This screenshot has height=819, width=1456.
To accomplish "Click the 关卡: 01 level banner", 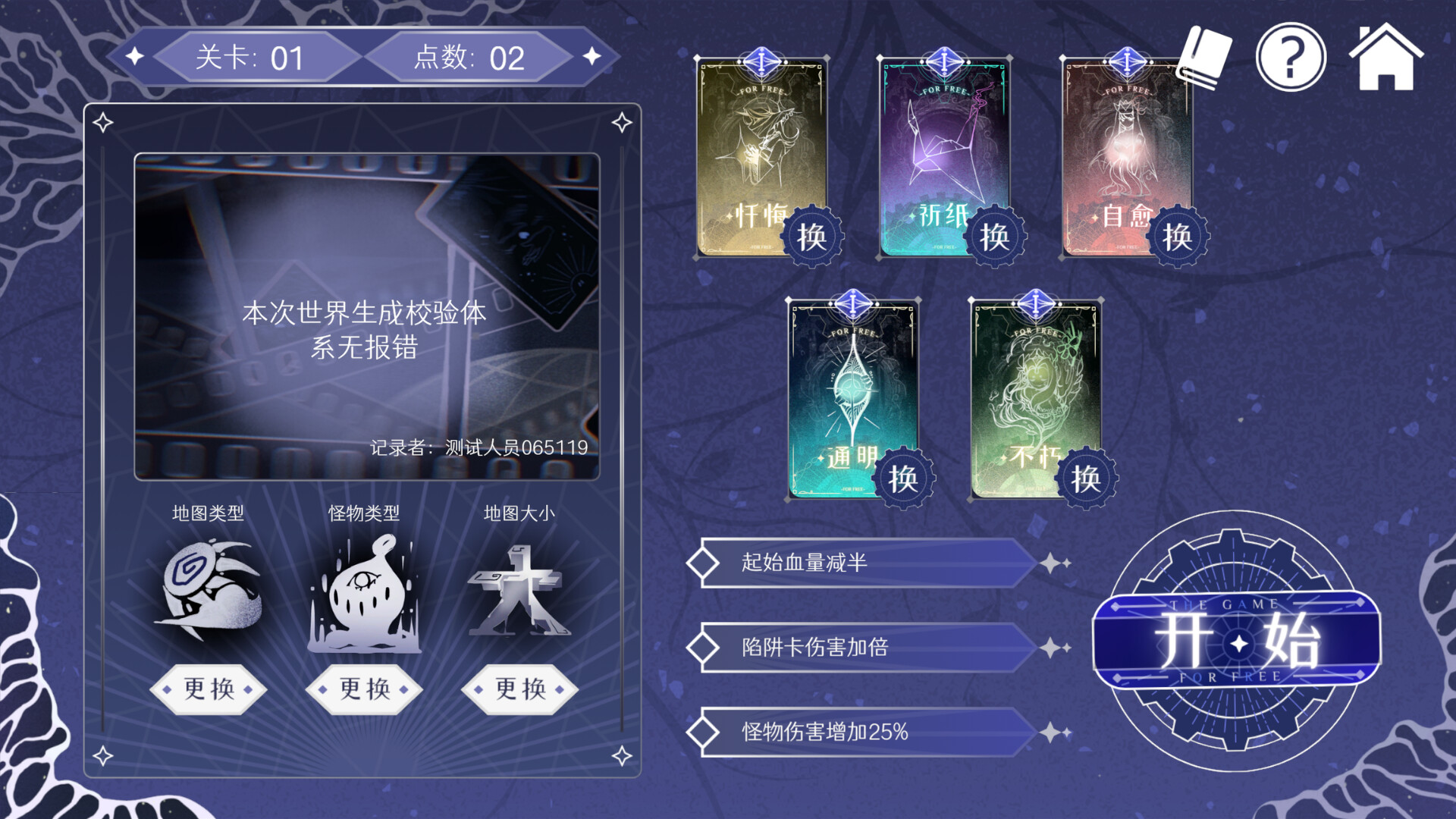I will click(x=250, y=57).
